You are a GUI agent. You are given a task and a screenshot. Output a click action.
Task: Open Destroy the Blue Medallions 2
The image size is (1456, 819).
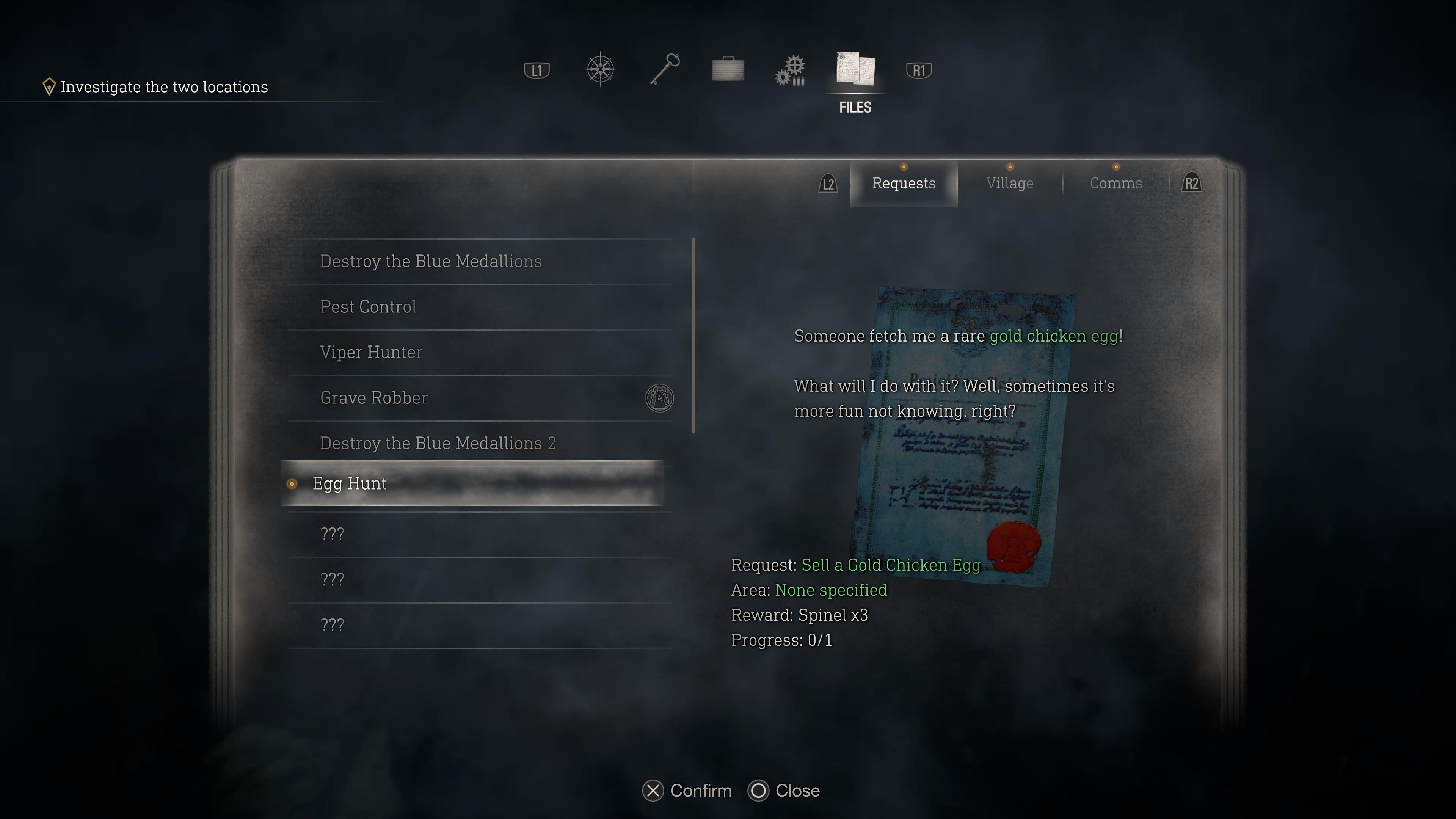(438, 443)
